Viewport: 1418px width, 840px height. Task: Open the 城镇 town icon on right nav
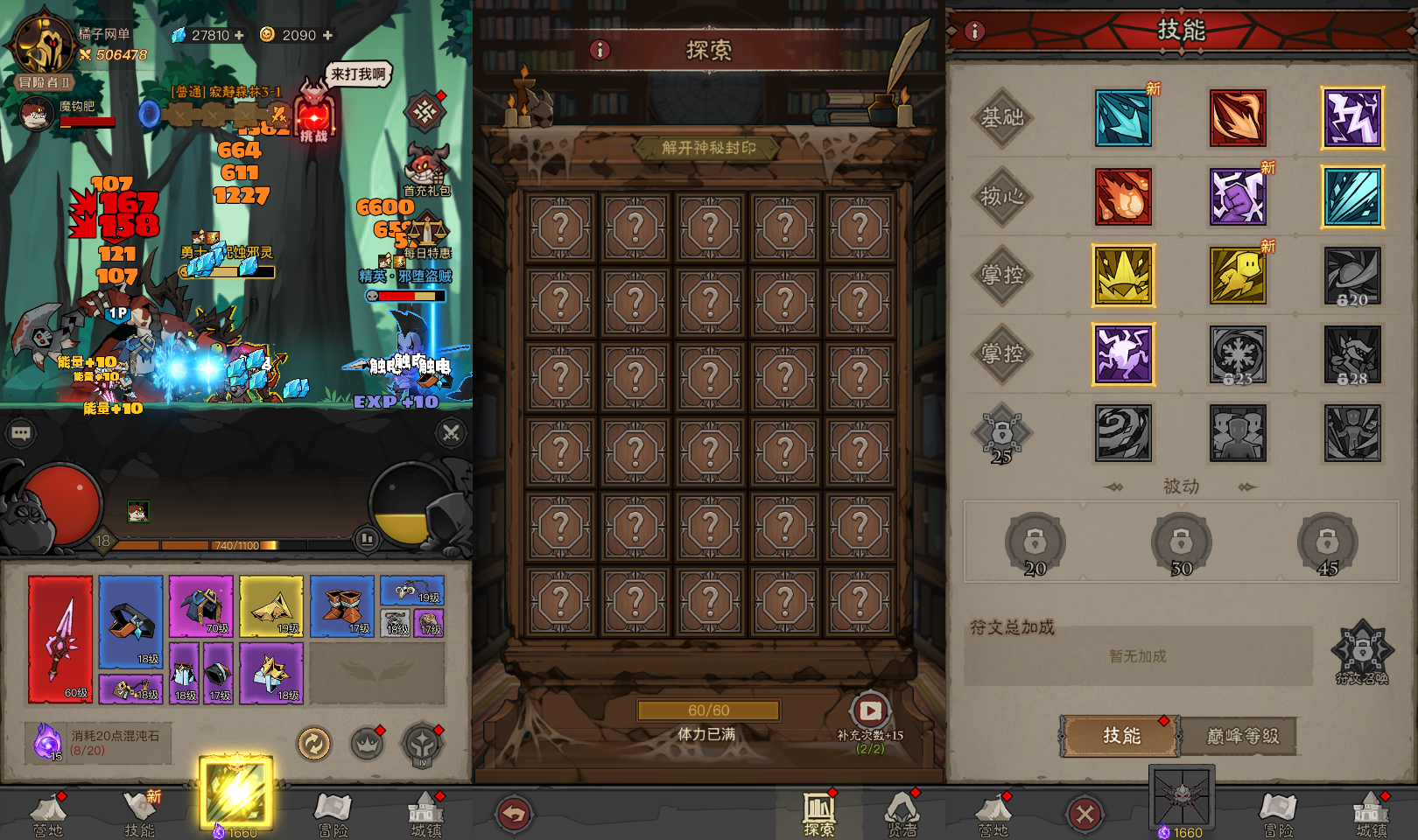(1372, 812)
